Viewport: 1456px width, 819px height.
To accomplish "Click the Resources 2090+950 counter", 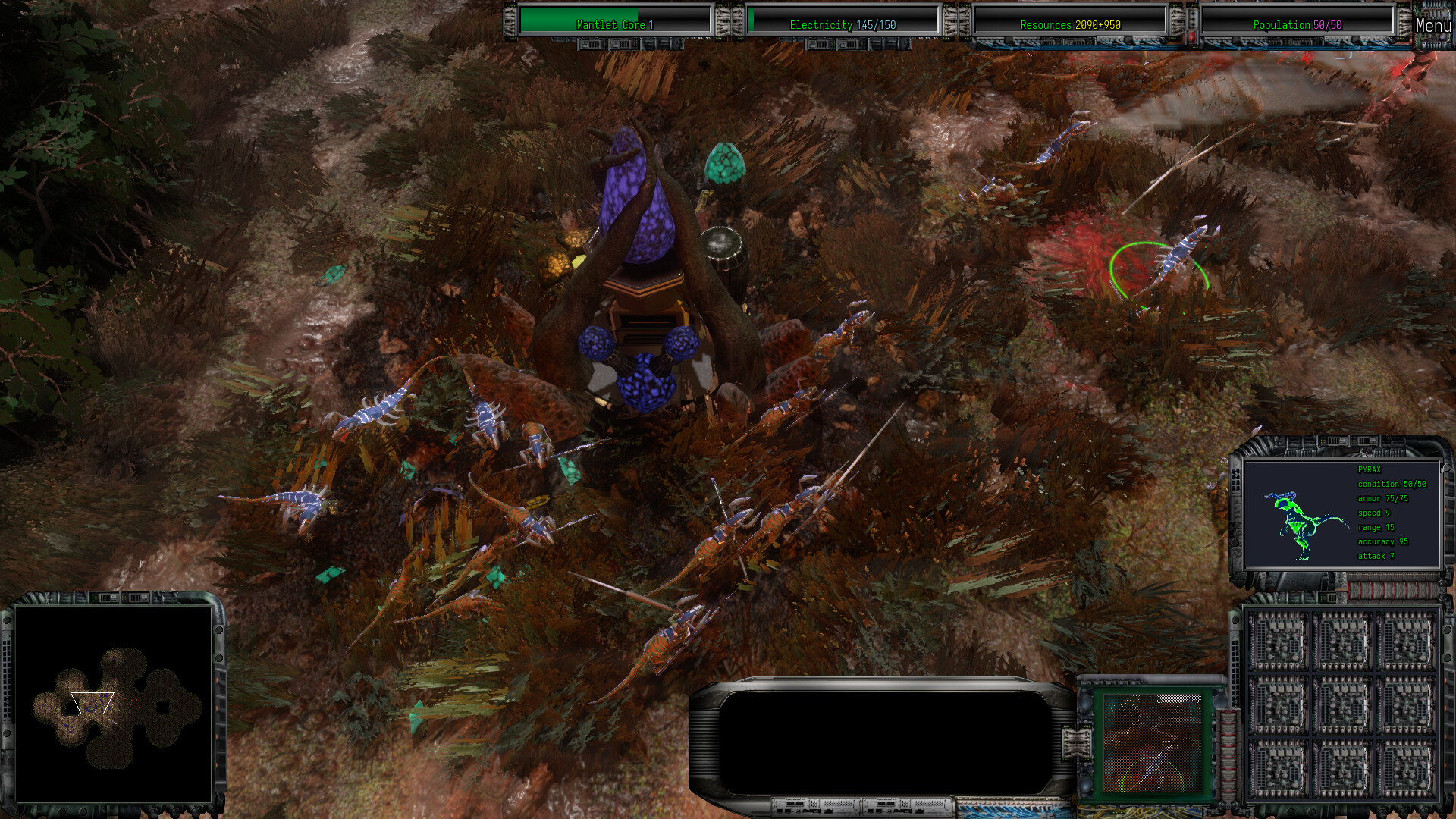I will (x=1071, y=24).
